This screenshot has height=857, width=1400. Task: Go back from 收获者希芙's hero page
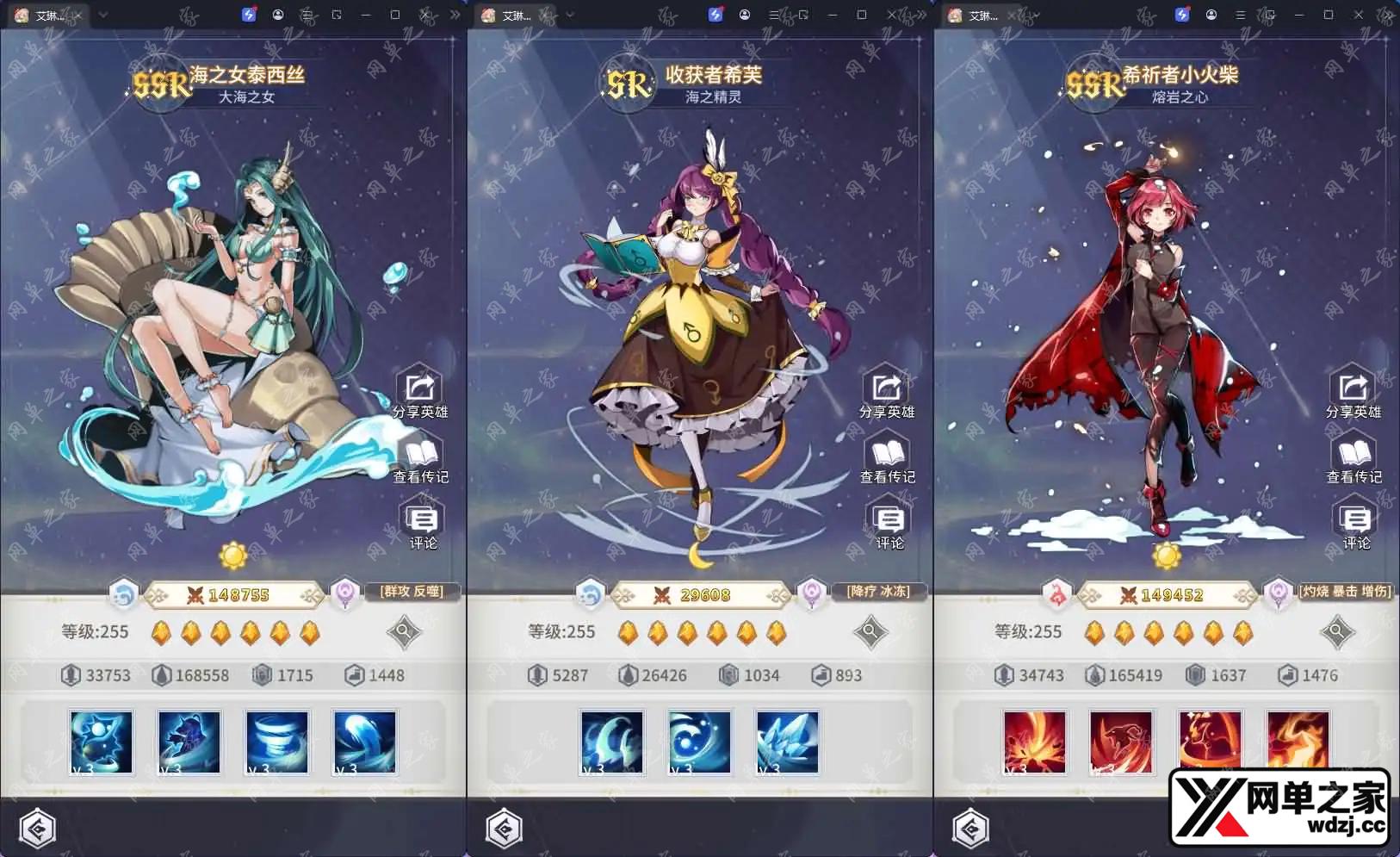[x=505, y=829]
